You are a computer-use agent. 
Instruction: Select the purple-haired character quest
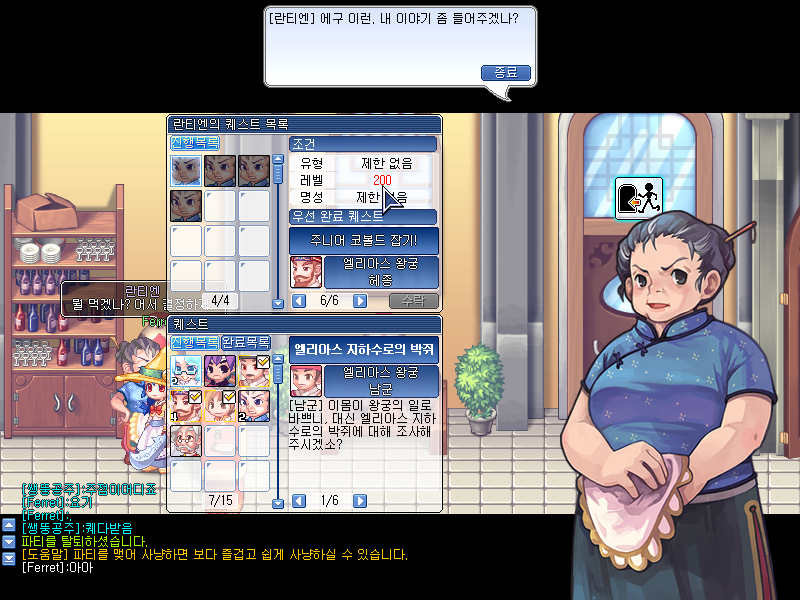(220, 370)
